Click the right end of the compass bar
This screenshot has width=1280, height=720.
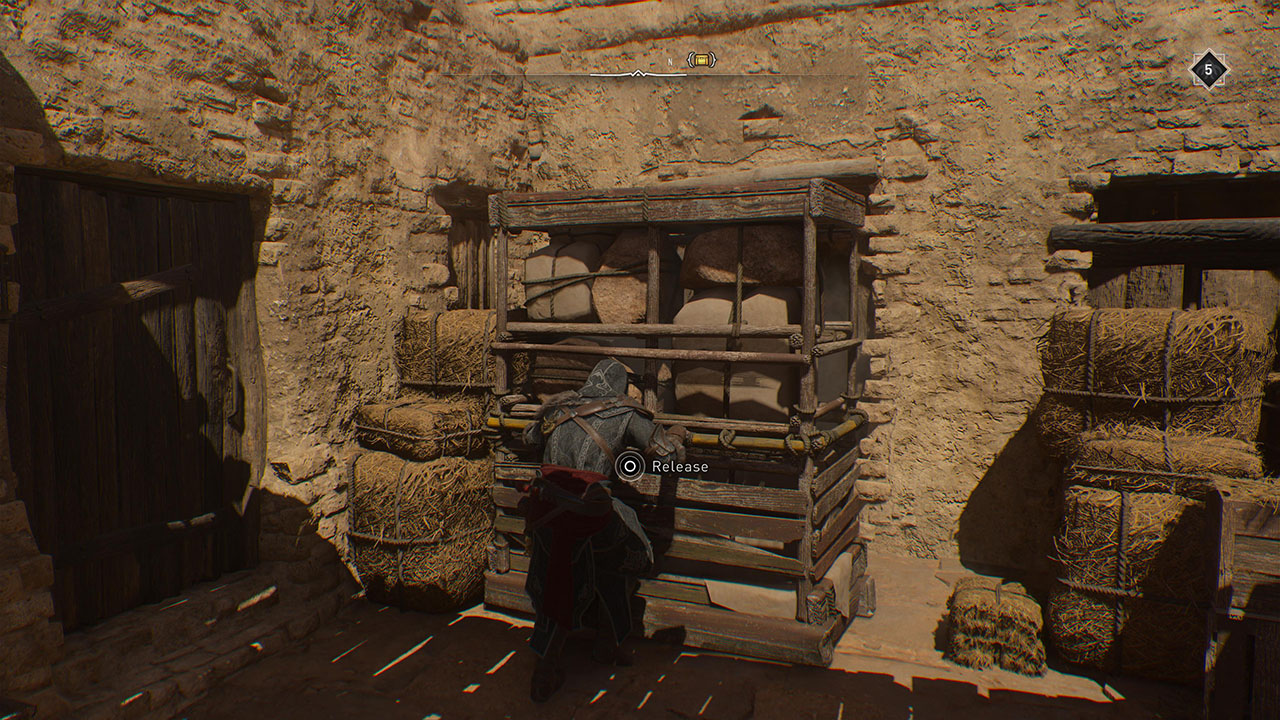686,74
